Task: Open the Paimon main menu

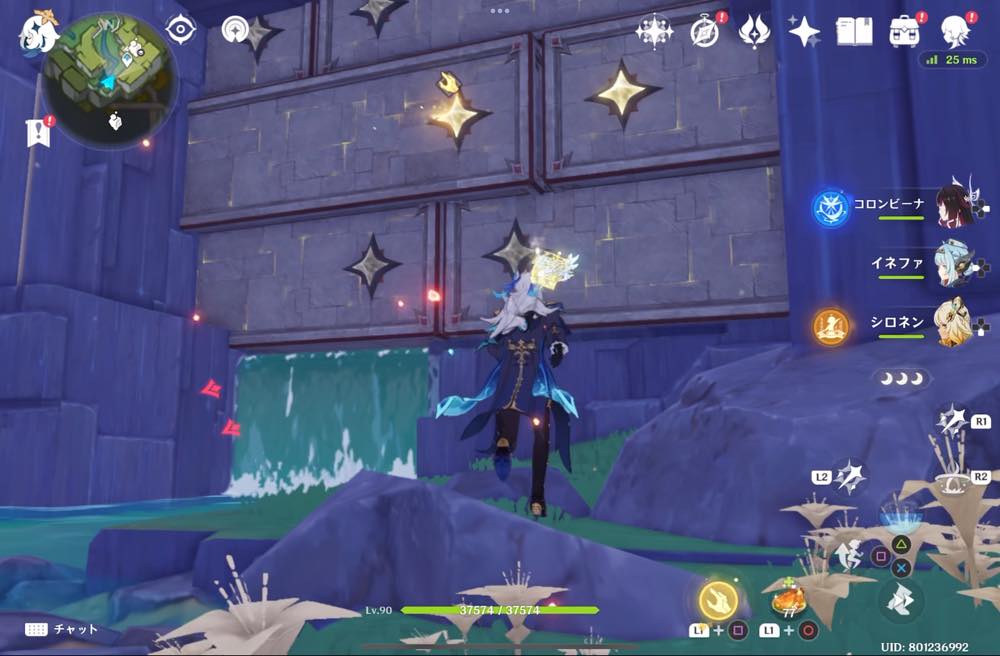Action: click(38, 33)
